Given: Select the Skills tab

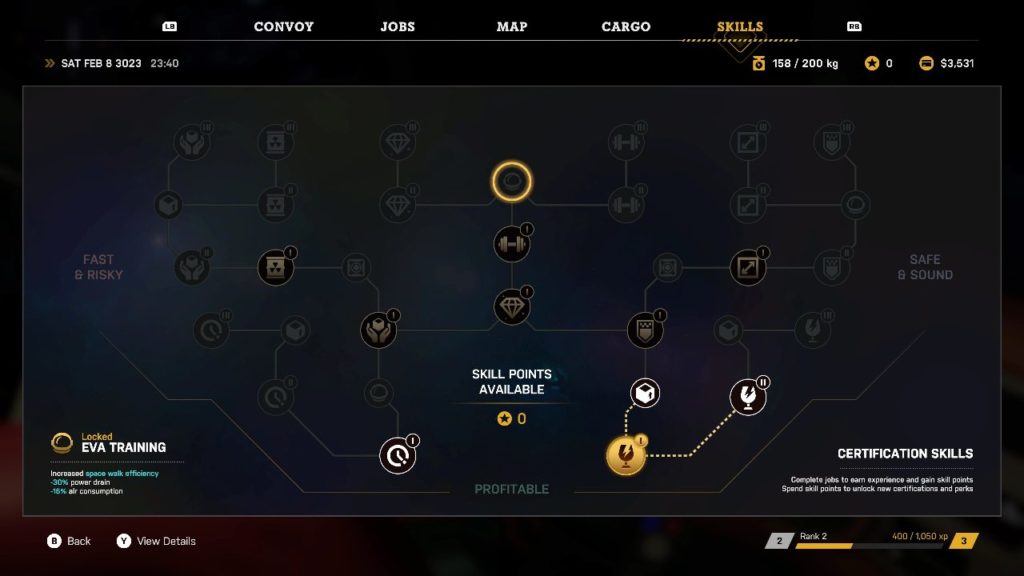Looking at the screenshot, I should (740, 27).
